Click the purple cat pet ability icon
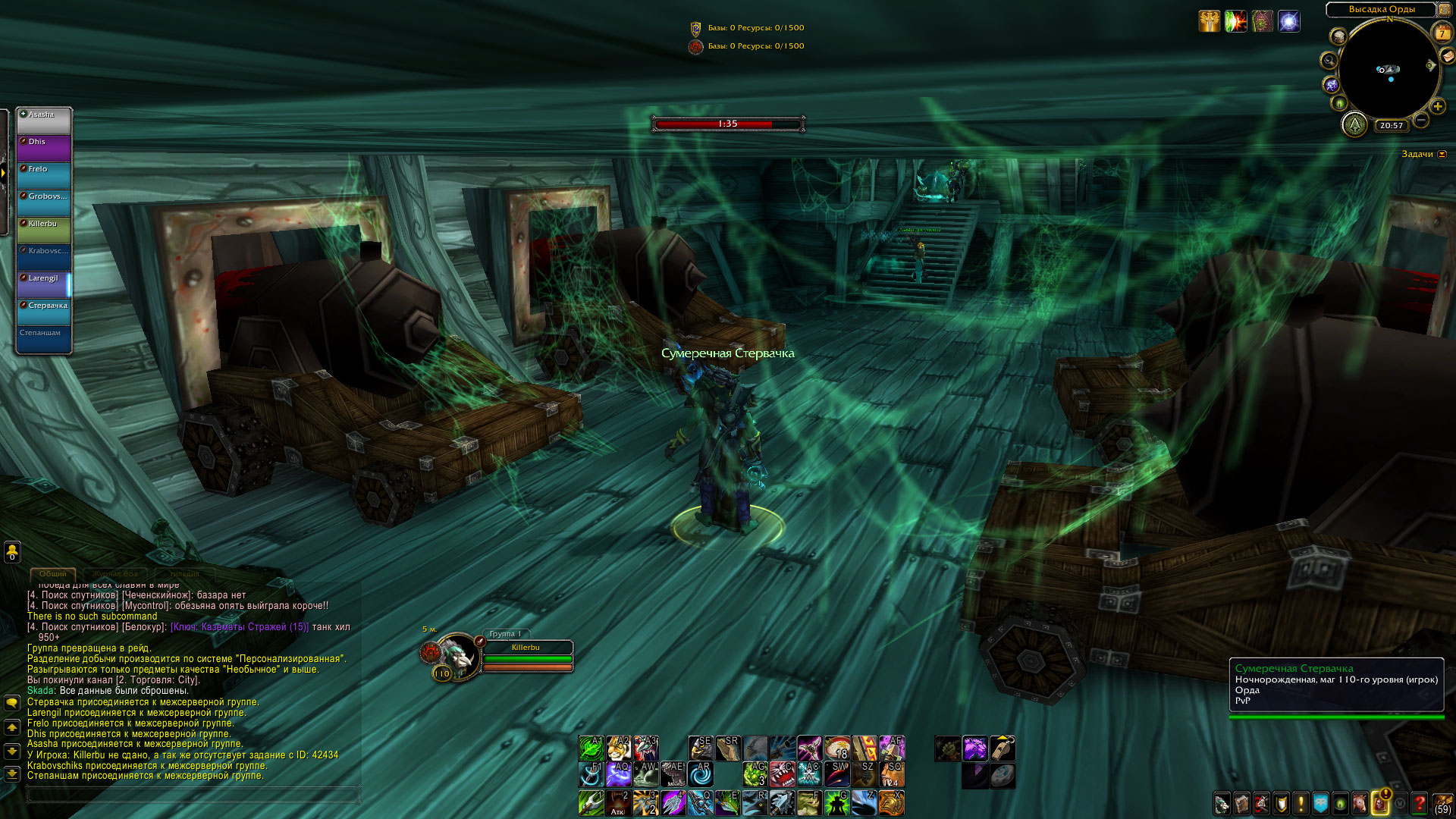Viewport: 1456px width, 819px height. click(x=974, y=748)
